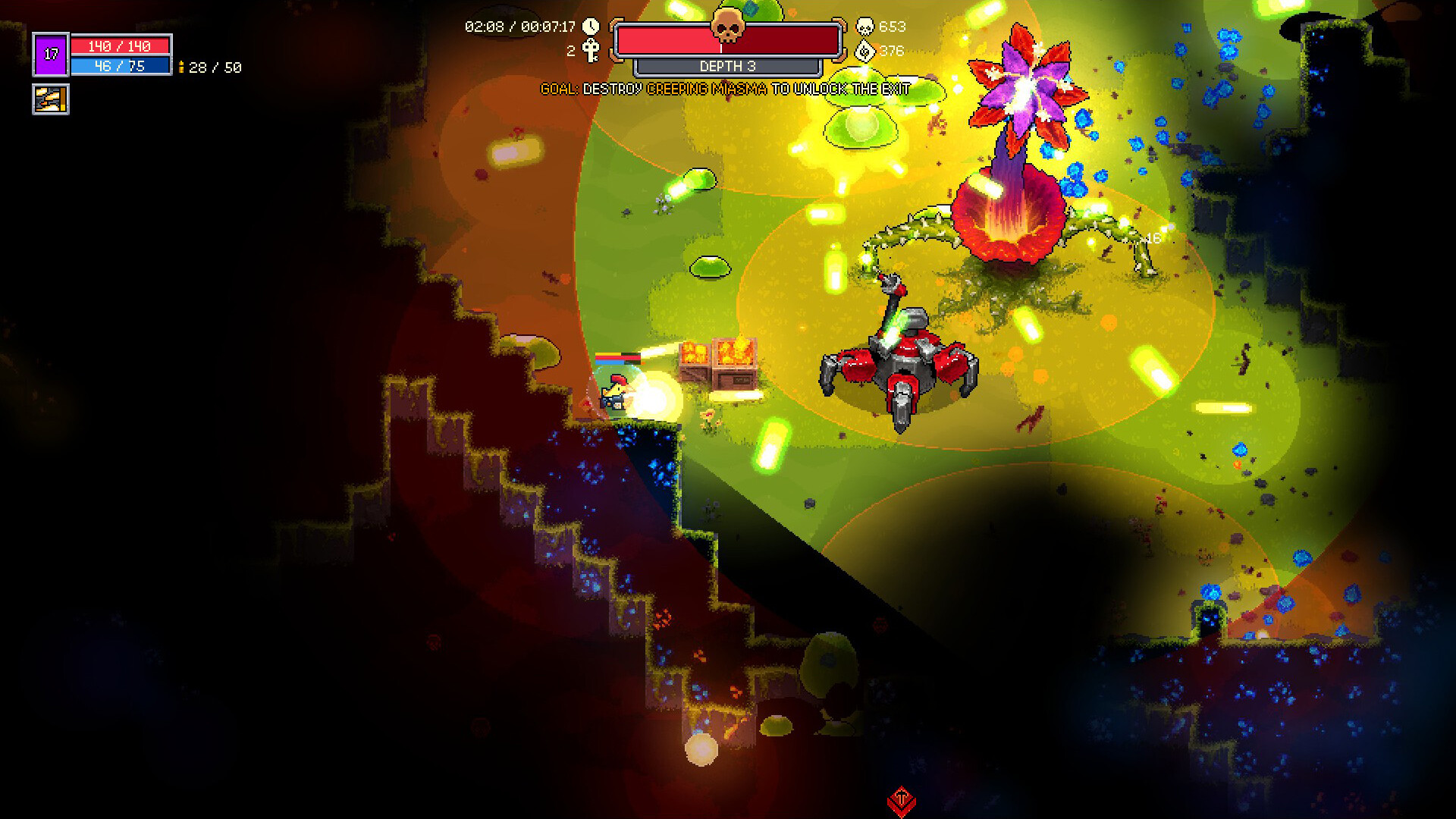
Task: Click the key count number 2
Action: point(571,52)
